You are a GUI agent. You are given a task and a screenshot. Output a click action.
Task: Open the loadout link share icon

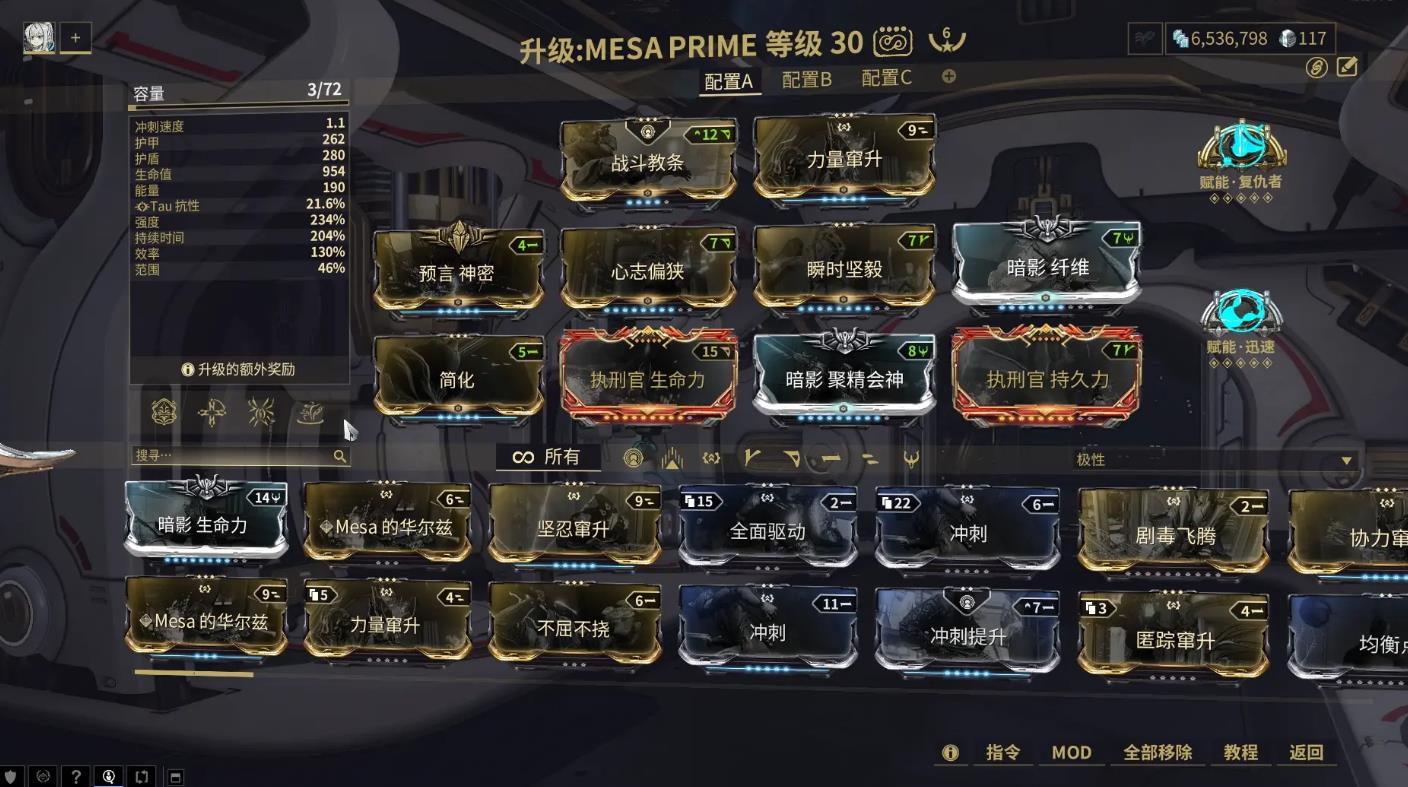click(x=1317, y=67)
